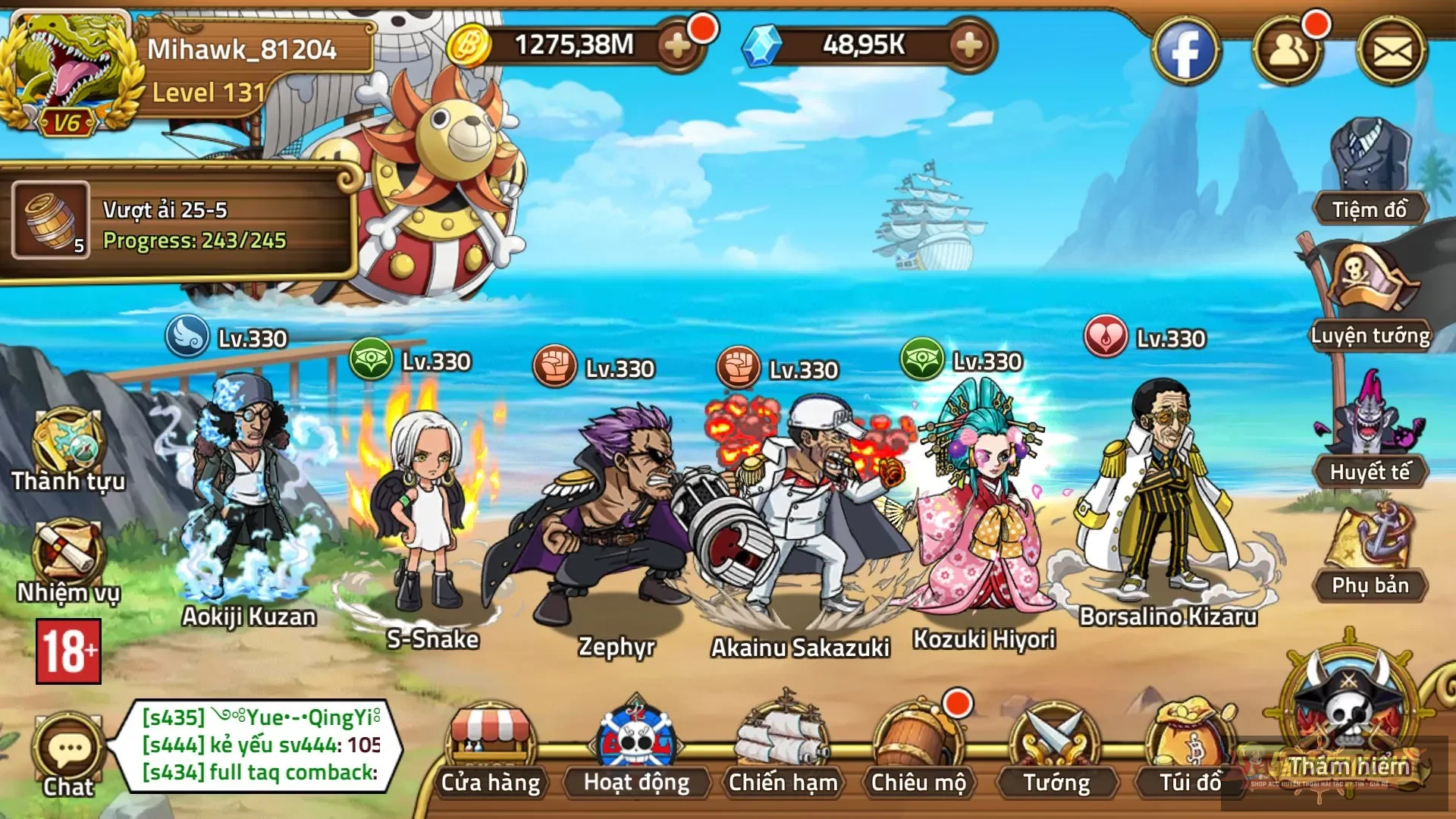The width and height of the screenshot is (1456, 819).
Task: Check the mailbox envelope icon
Action: pos(1392,52)
